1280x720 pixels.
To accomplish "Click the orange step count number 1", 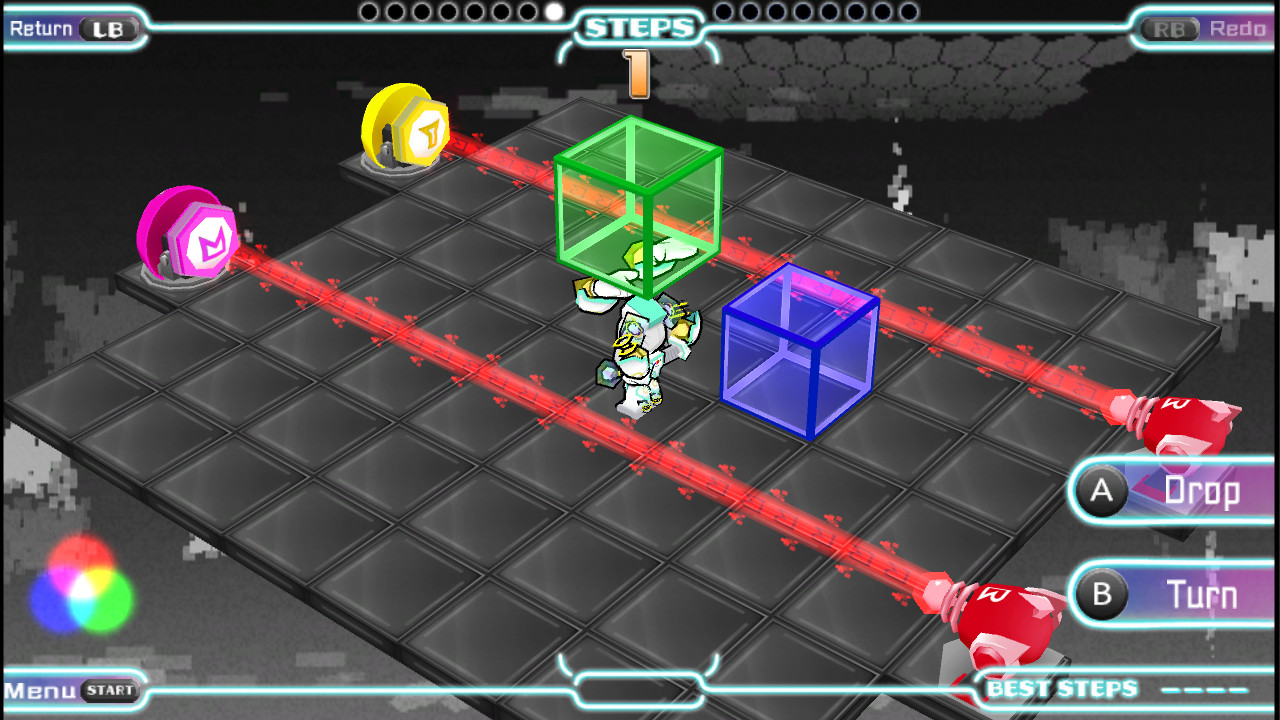I will coord(637,75).
